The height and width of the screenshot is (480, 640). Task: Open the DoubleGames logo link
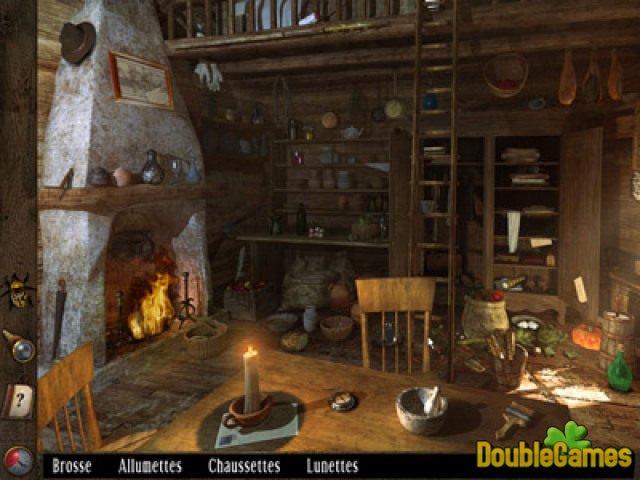pos(553,452)
